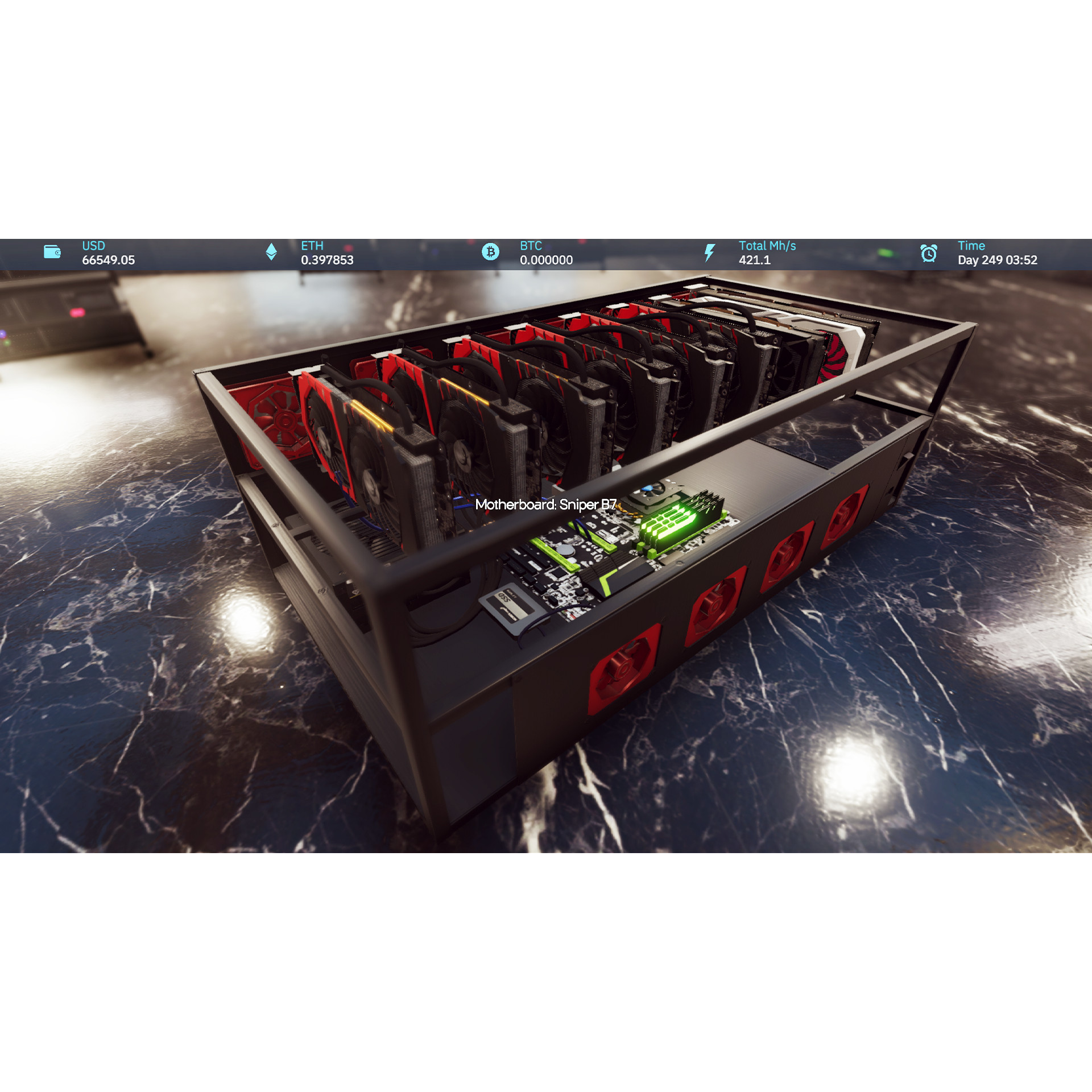Click the lightning bolt Total Mh/s icon
The image size is (1092, 1092).
[709, 252]
